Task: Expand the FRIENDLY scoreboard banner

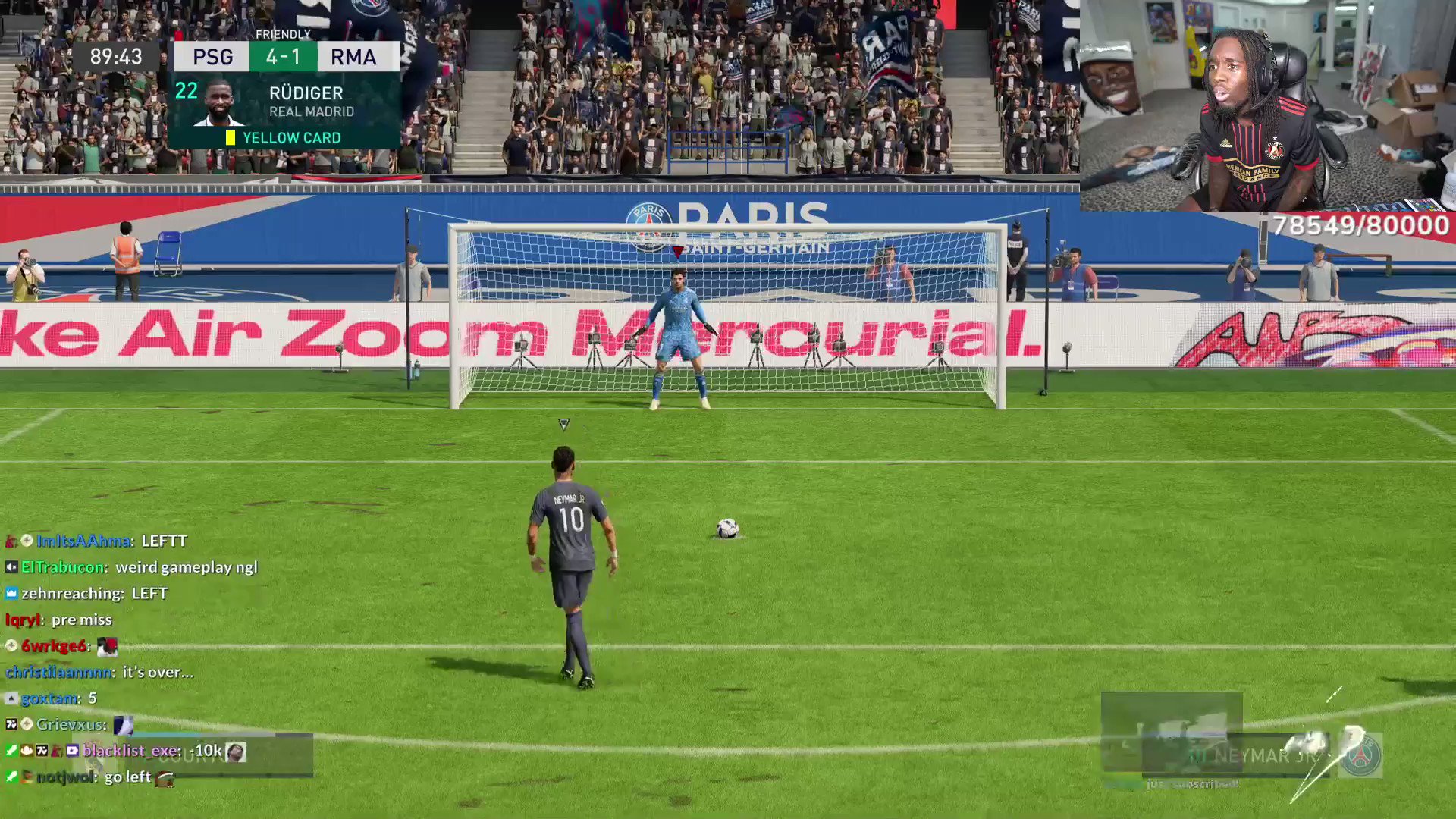Action: pyautogui.click(x=284, y=34)
